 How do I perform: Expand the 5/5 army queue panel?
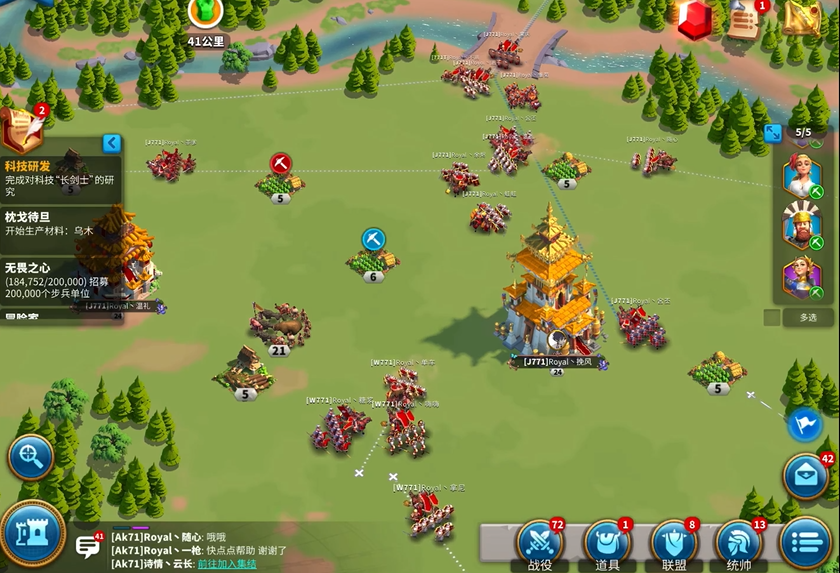coord(773,133)
